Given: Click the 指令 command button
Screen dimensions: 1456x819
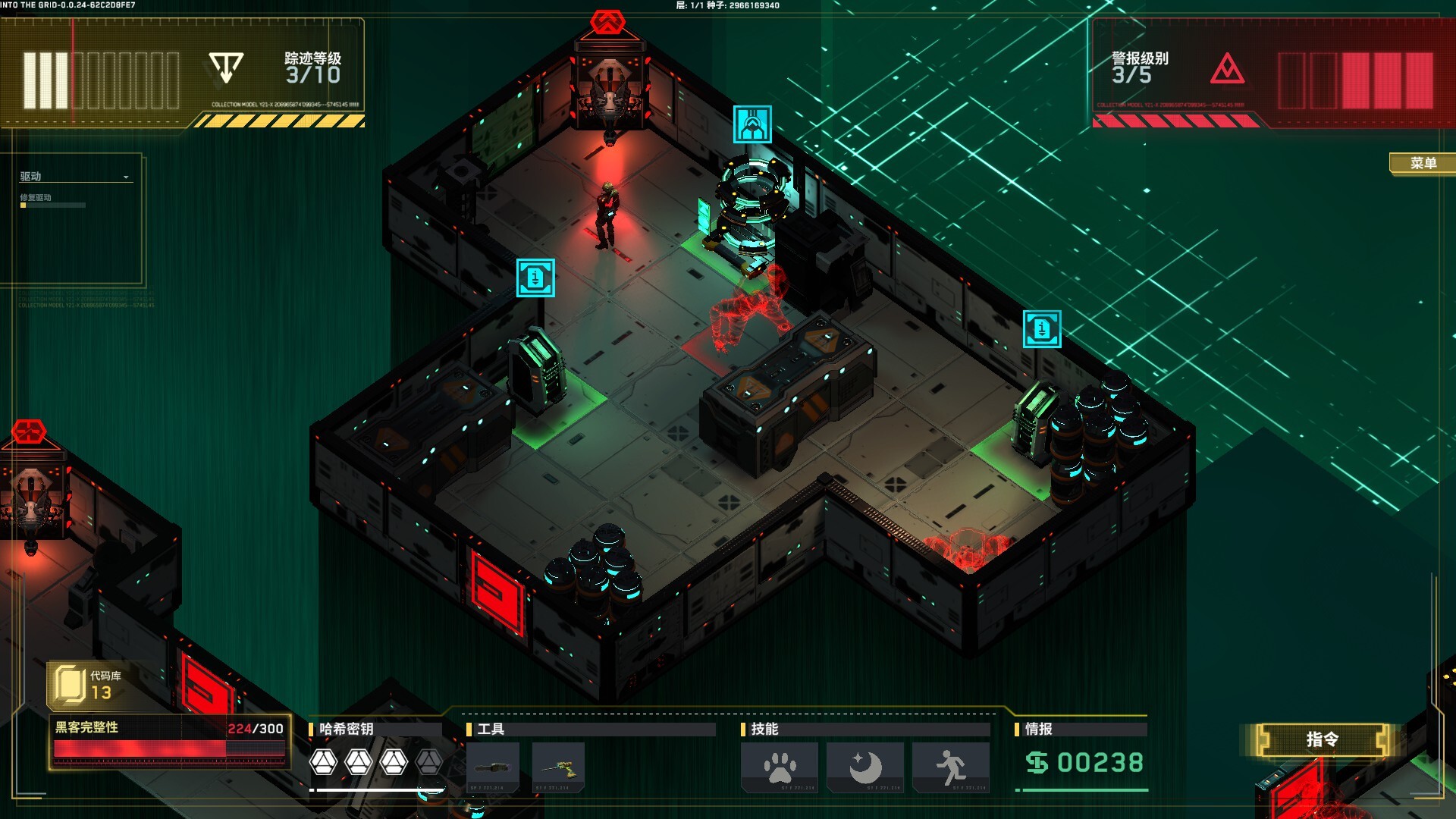Looking at the screenshot, I should point(1322,739).
